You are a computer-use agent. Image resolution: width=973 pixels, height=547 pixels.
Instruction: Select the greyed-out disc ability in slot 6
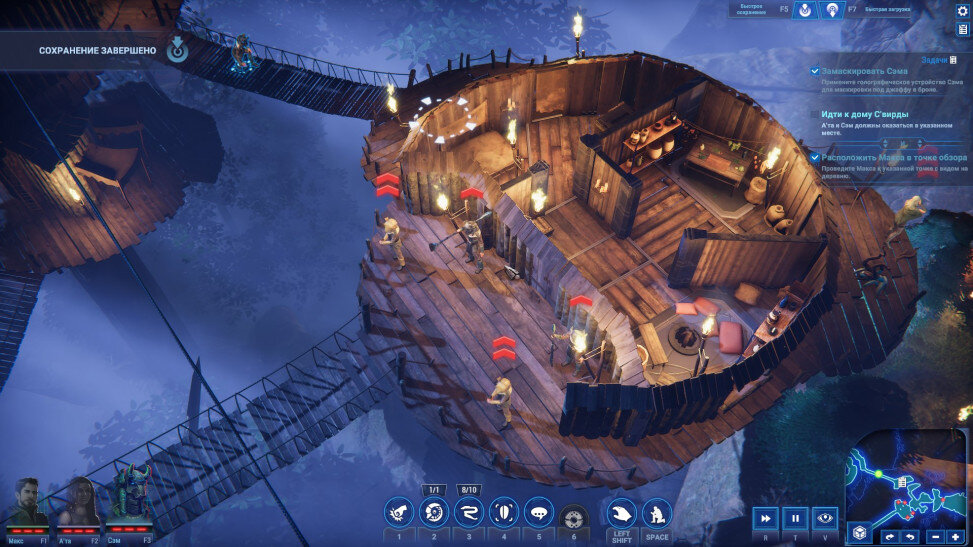coord(573,516)
